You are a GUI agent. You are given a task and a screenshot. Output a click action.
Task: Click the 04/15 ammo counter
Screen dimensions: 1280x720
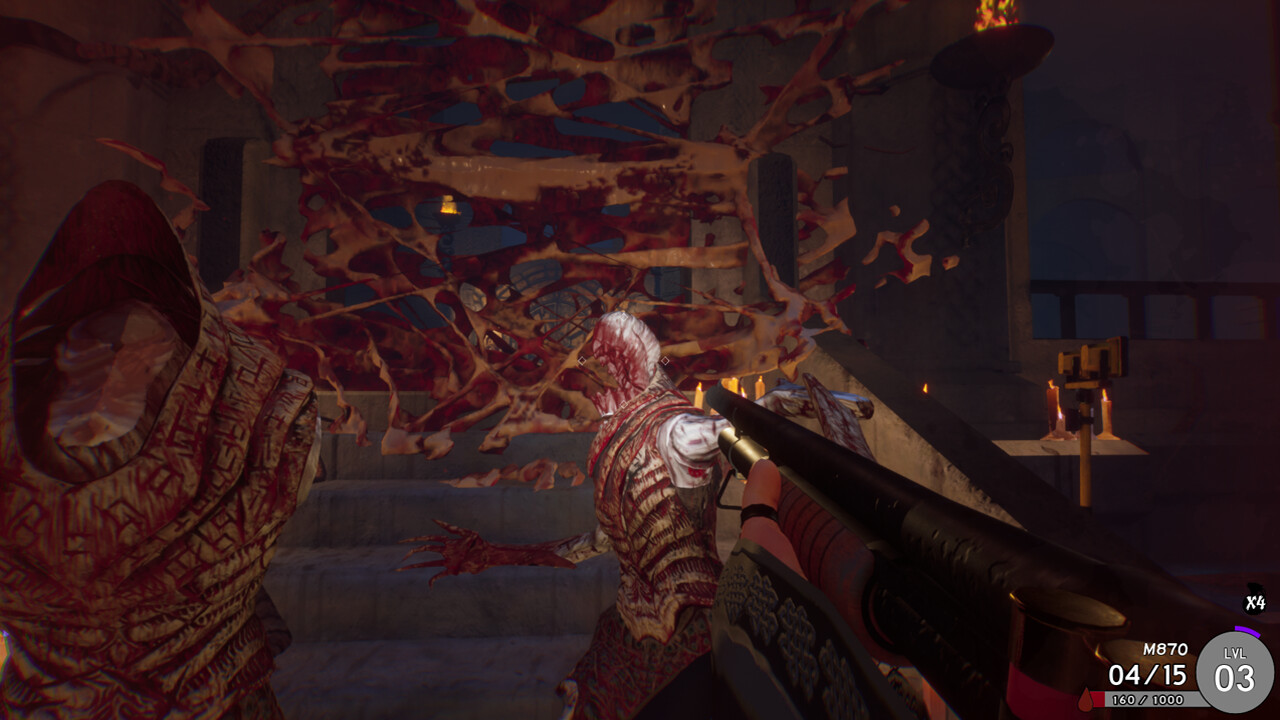click(1148, 673)
